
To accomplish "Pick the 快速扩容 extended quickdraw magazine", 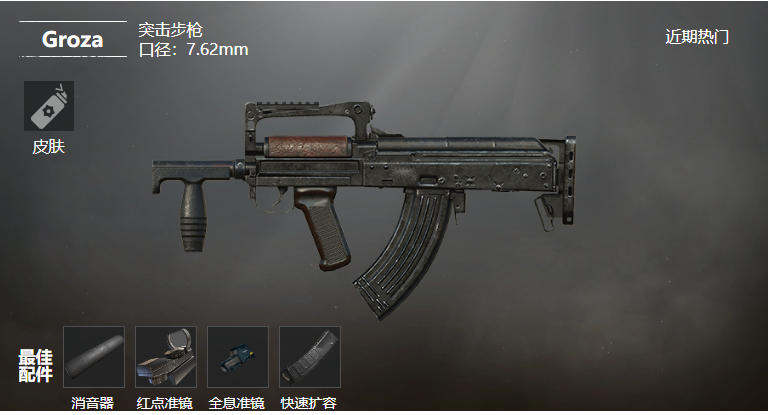I will (x=309, y=357).
